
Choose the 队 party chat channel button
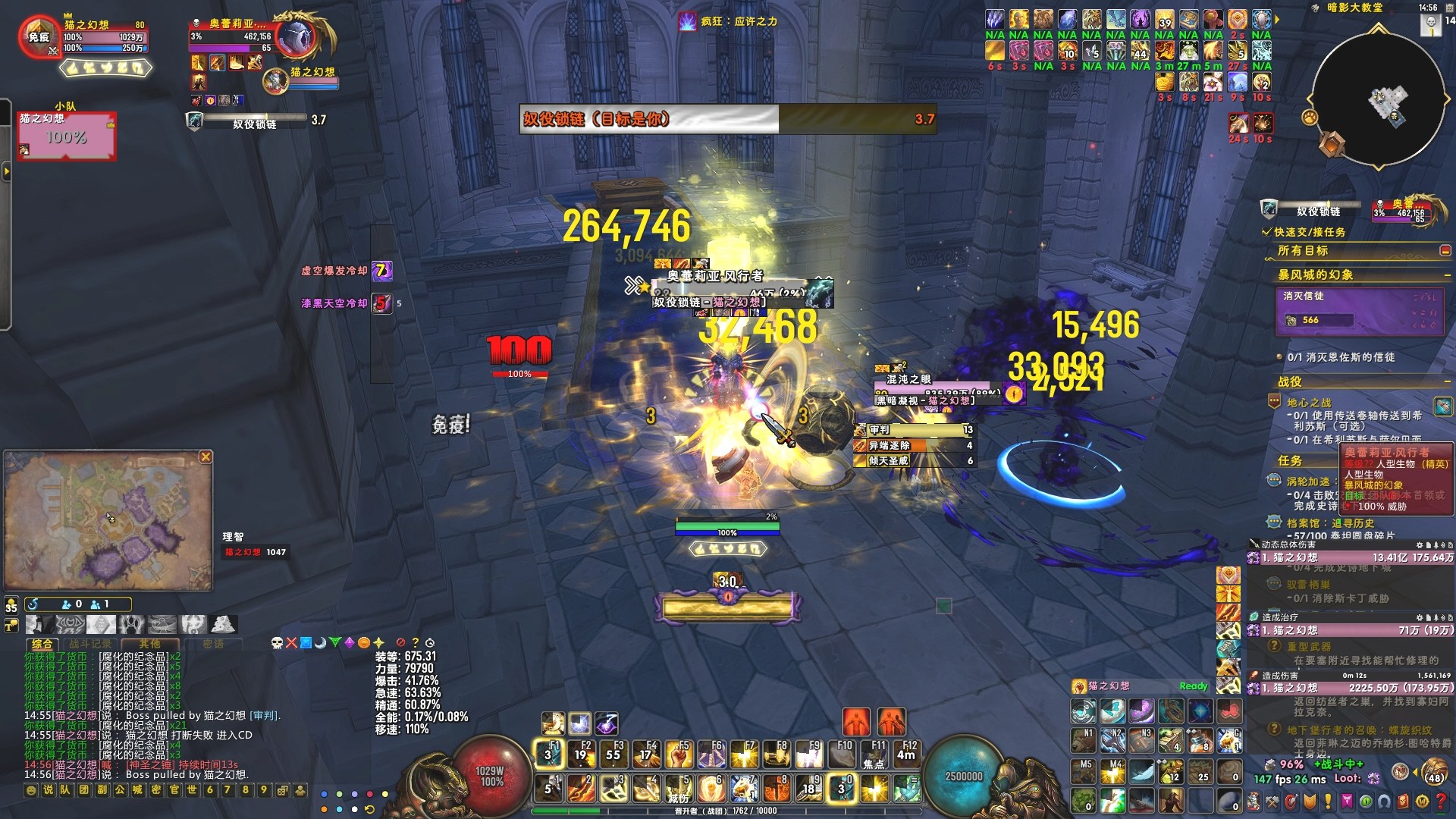[x=65, y=790]
